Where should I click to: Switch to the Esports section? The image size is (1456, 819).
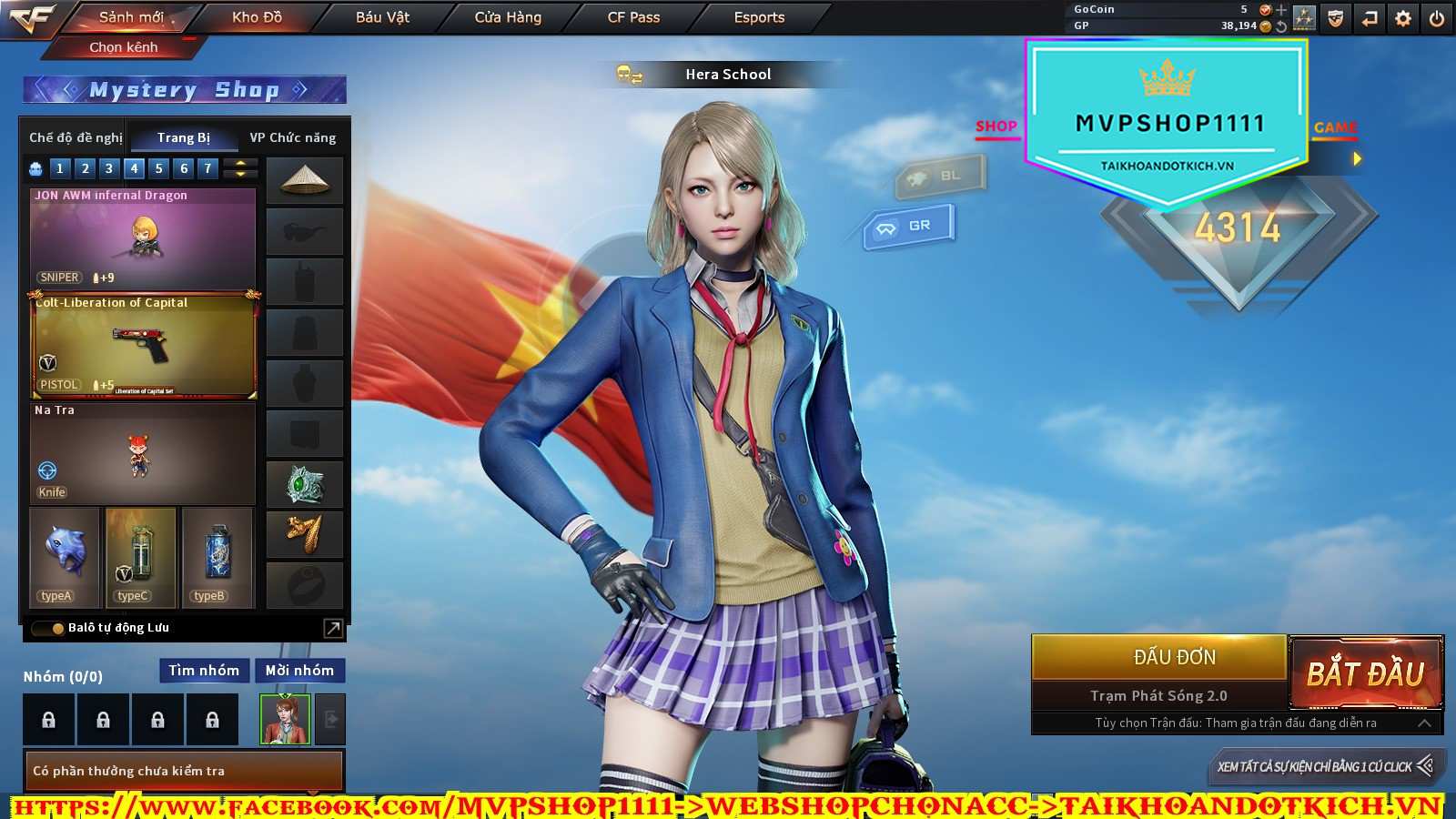(x=759, y=17)
